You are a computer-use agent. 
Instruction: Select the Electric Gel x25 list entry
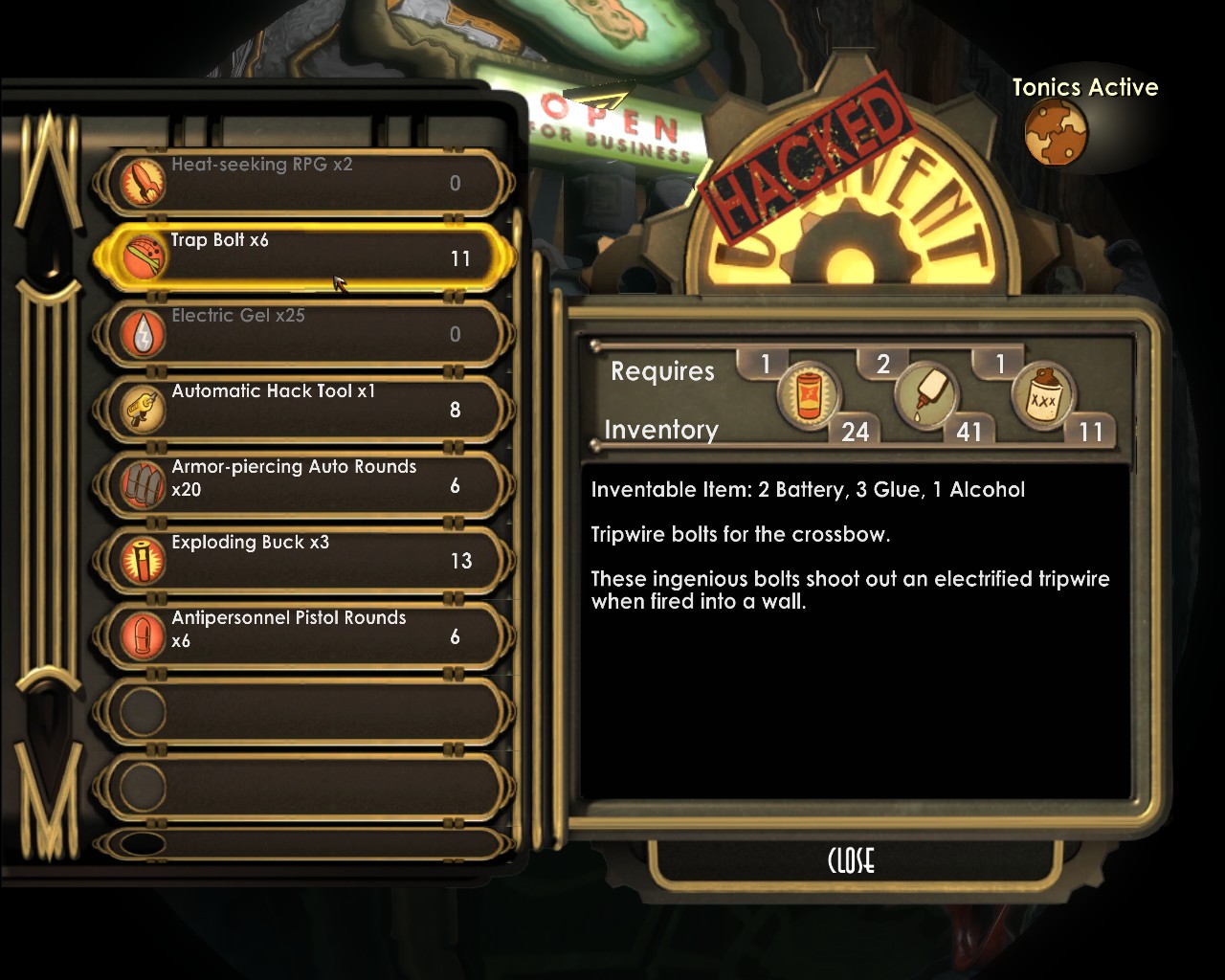click(x=306, y=333)
